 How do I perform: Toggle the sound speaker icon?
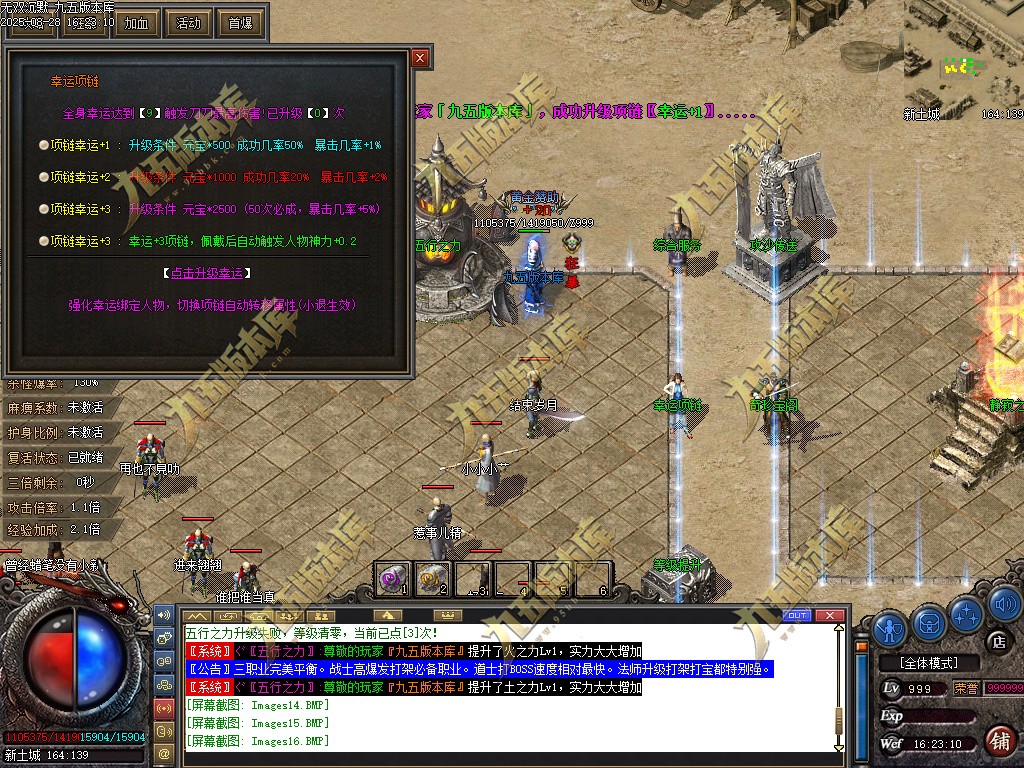click(x=1004, y=604)
